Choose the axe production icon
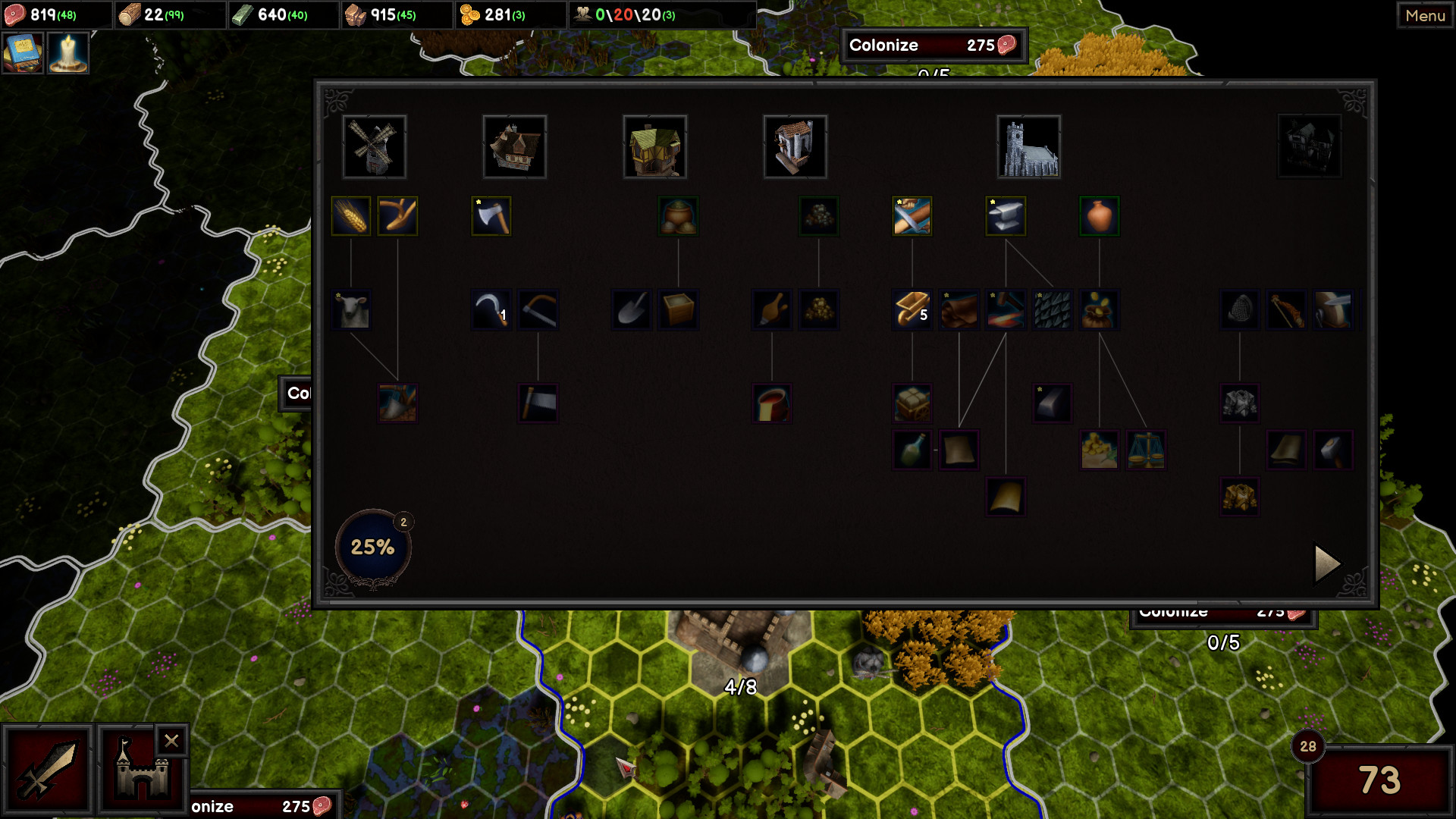Screen dimensions: 1456x819 point(491,215)
